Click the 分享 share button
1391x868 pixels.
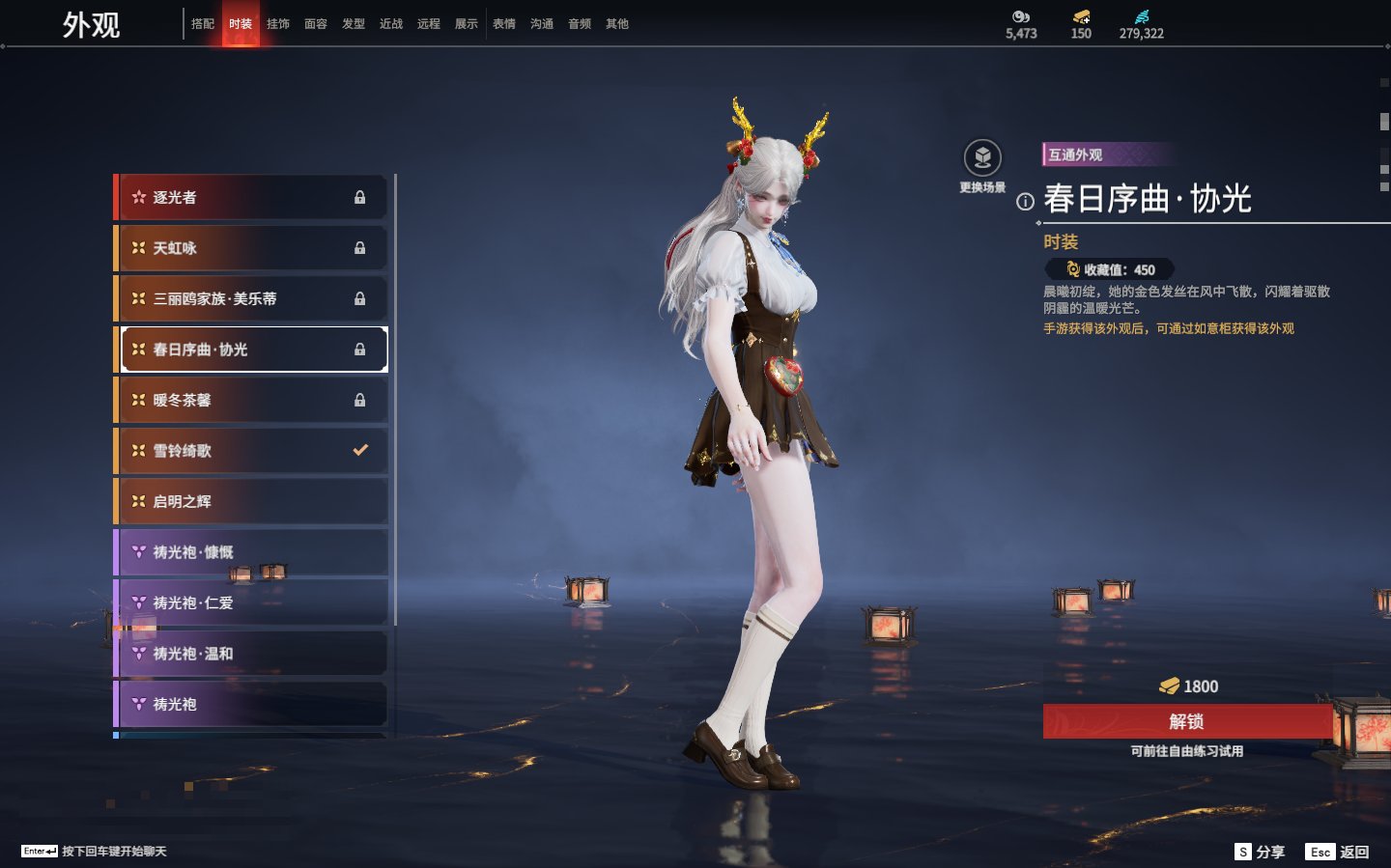pos(1260,852)
